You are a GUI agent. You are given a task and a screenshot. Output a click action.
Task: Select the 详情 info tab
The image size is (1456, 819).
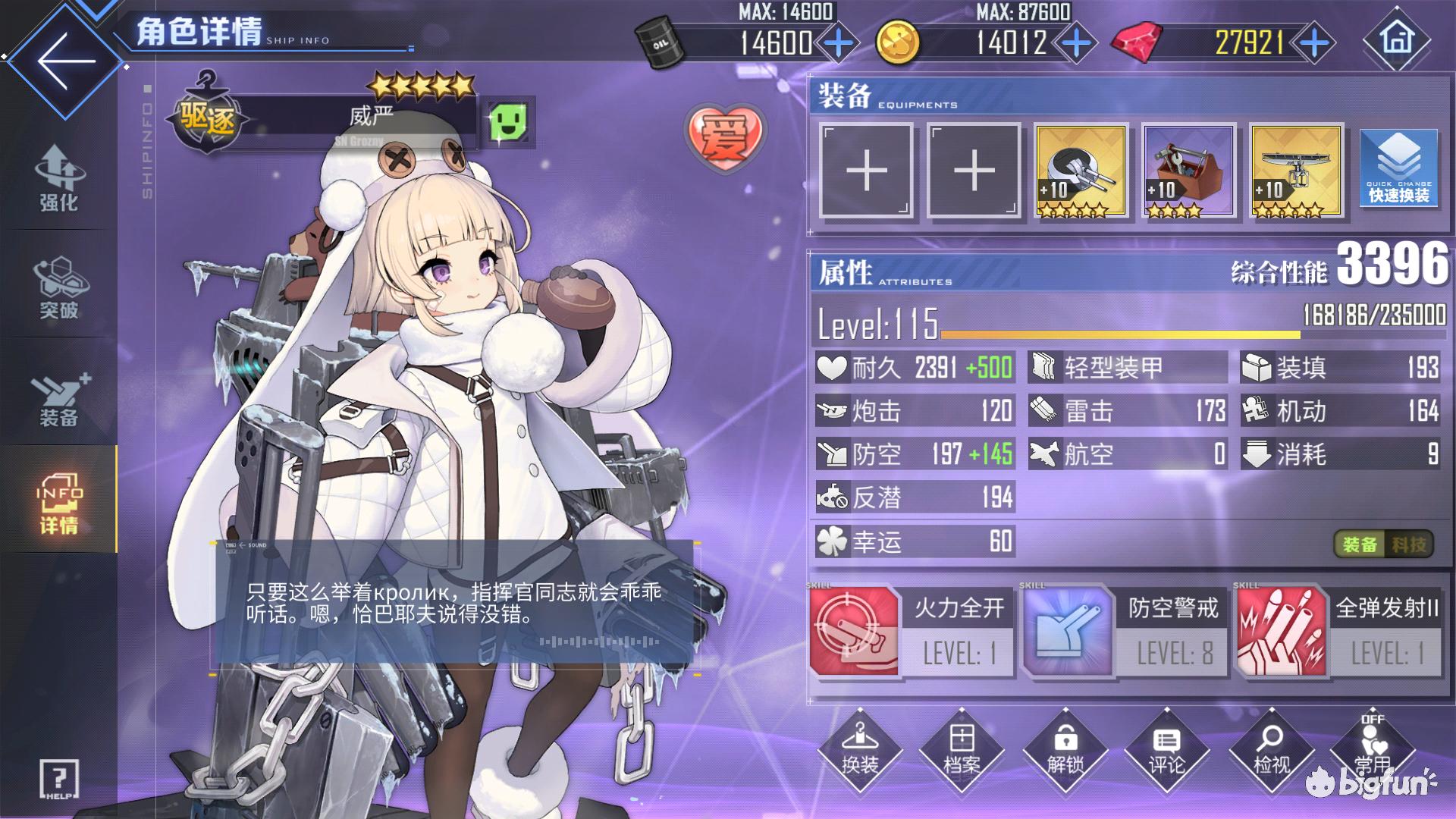click(x=58, y=500)
